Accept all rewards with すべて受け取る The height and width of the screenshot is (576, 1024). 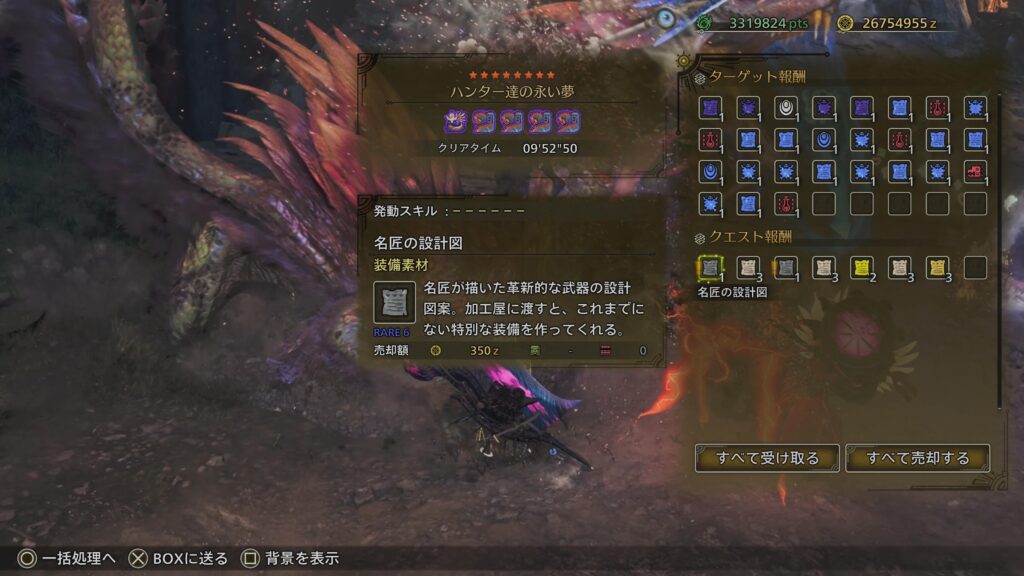click(767, 458)
